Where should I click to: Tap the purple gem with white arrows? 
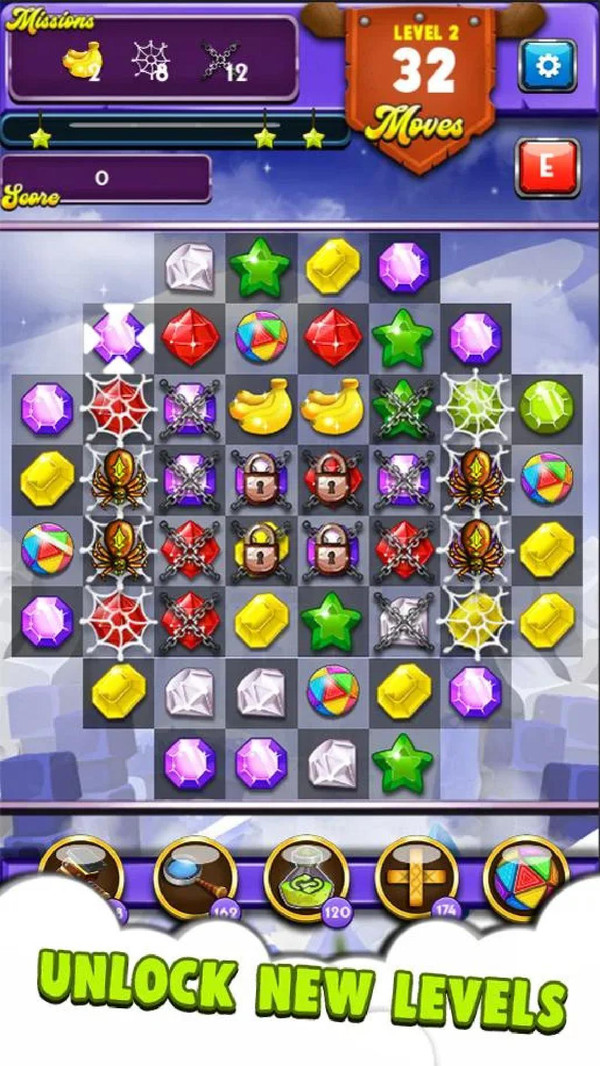point(119,337)
